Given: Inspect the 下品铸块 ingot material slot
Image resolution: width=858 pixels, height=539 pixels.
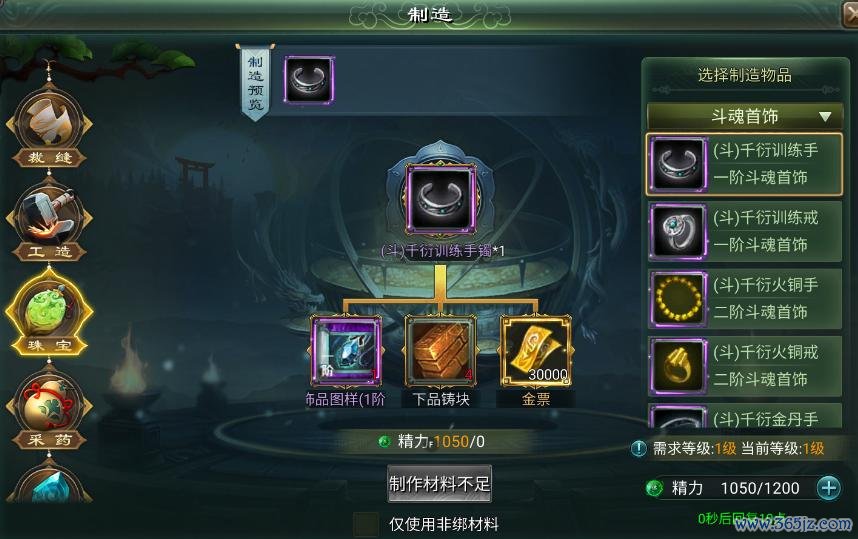Looking at the screenshot, I should point(440,351).
